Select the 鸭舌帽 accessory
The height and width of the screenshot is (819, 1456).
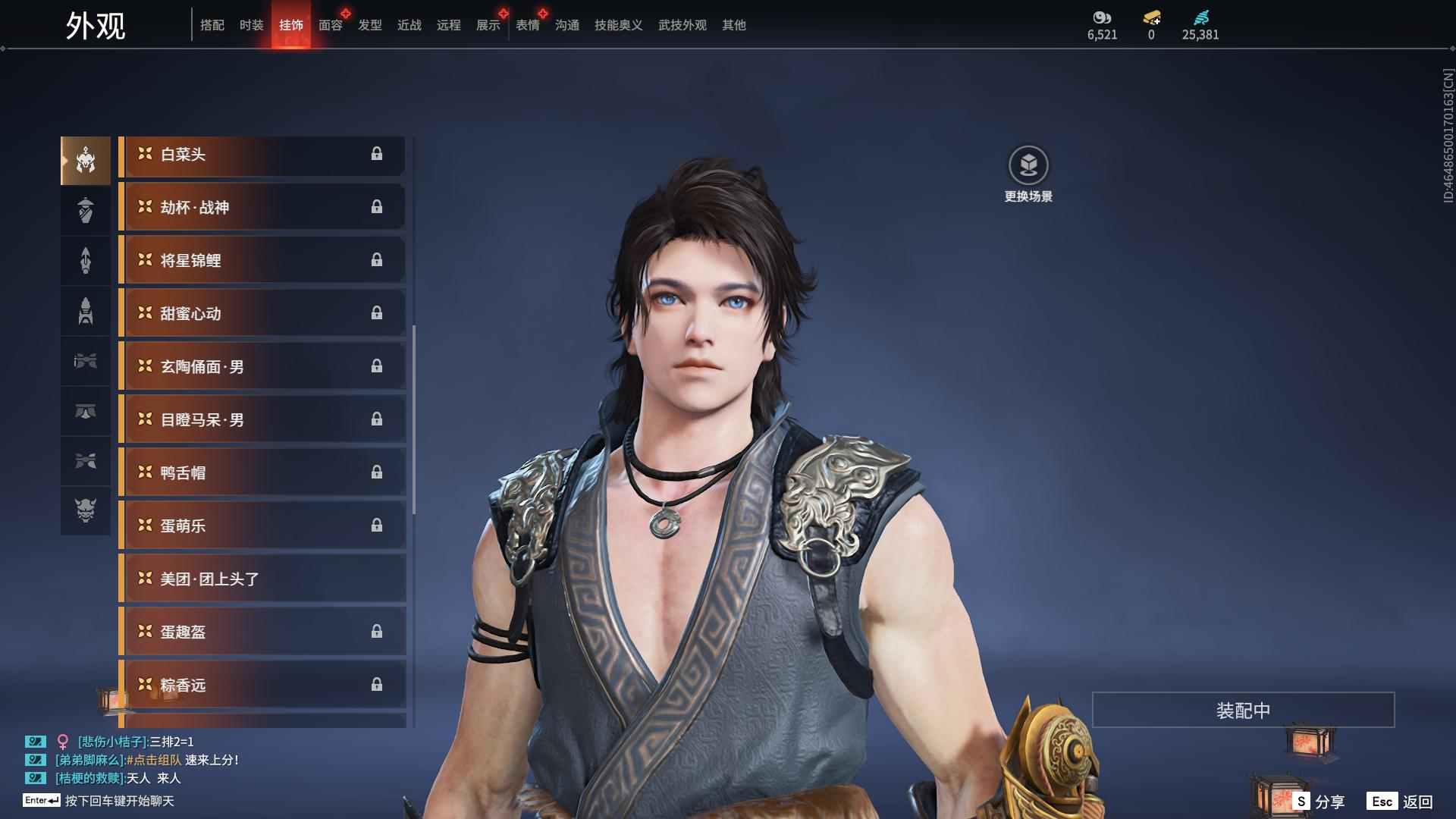(262, 473)
